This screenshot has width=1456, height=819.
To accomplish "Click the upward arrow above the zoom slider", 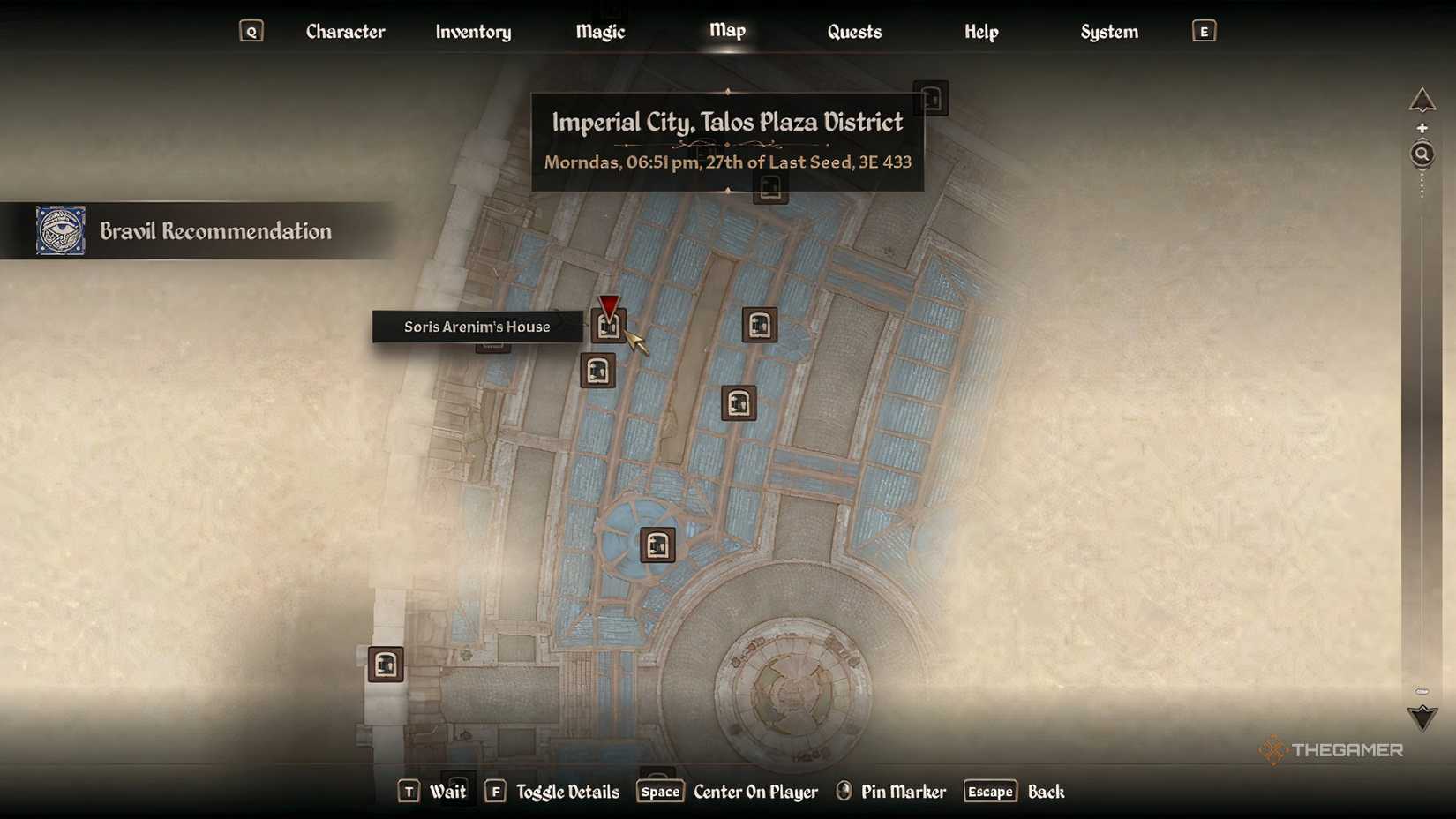I will [x=1422, y=100].
